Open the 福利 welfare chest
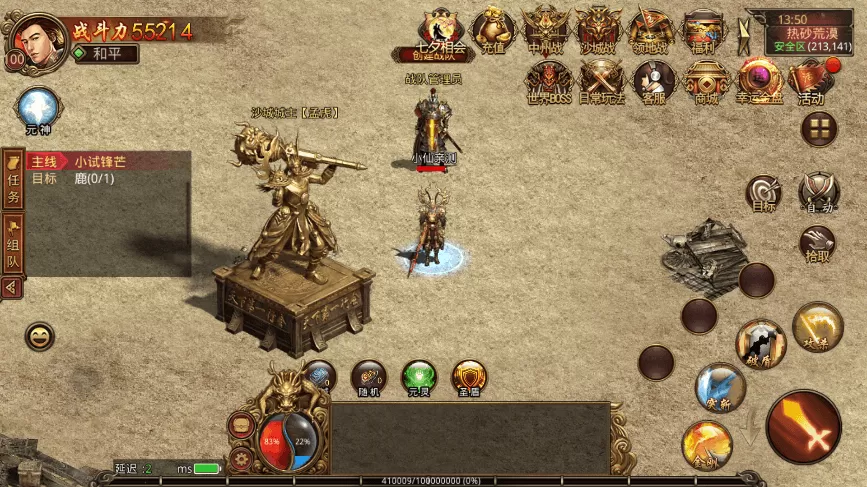This screenshot has height=487, width=867. click(705, 28)
